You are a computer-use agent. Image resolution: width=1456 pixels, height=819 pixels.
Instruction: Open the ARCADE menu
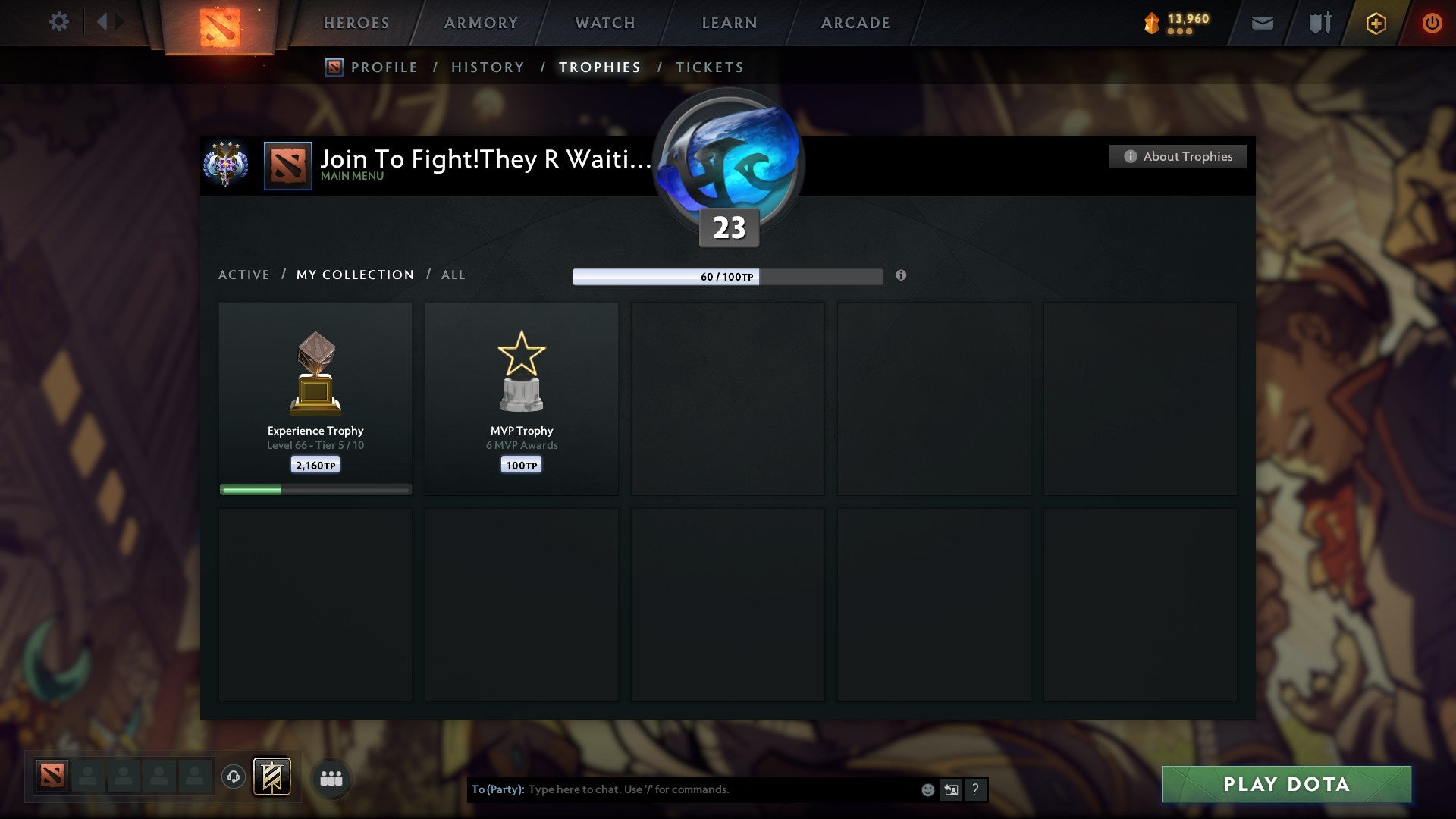[855, 23]
